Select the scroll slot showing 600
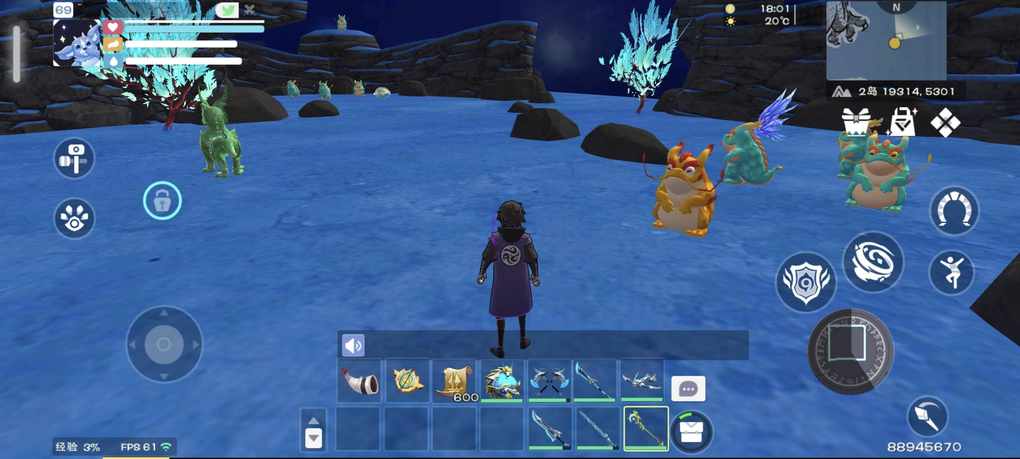This screenshot has height=459, width=1020. coord(455,381)
